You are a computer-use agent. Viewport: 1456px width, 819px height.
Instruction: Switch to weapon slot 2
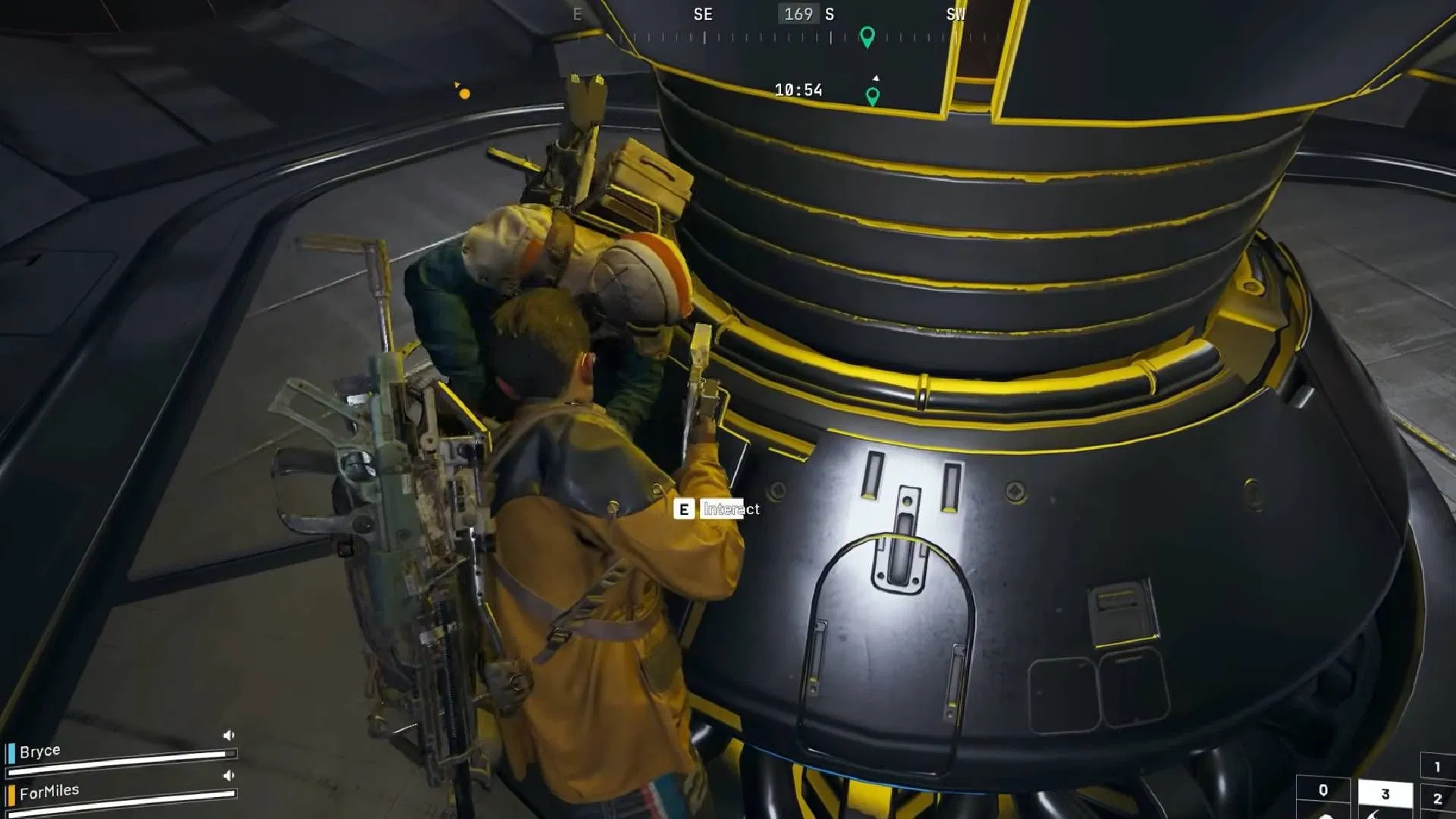pyautogui.click(x=1437, y=799)
